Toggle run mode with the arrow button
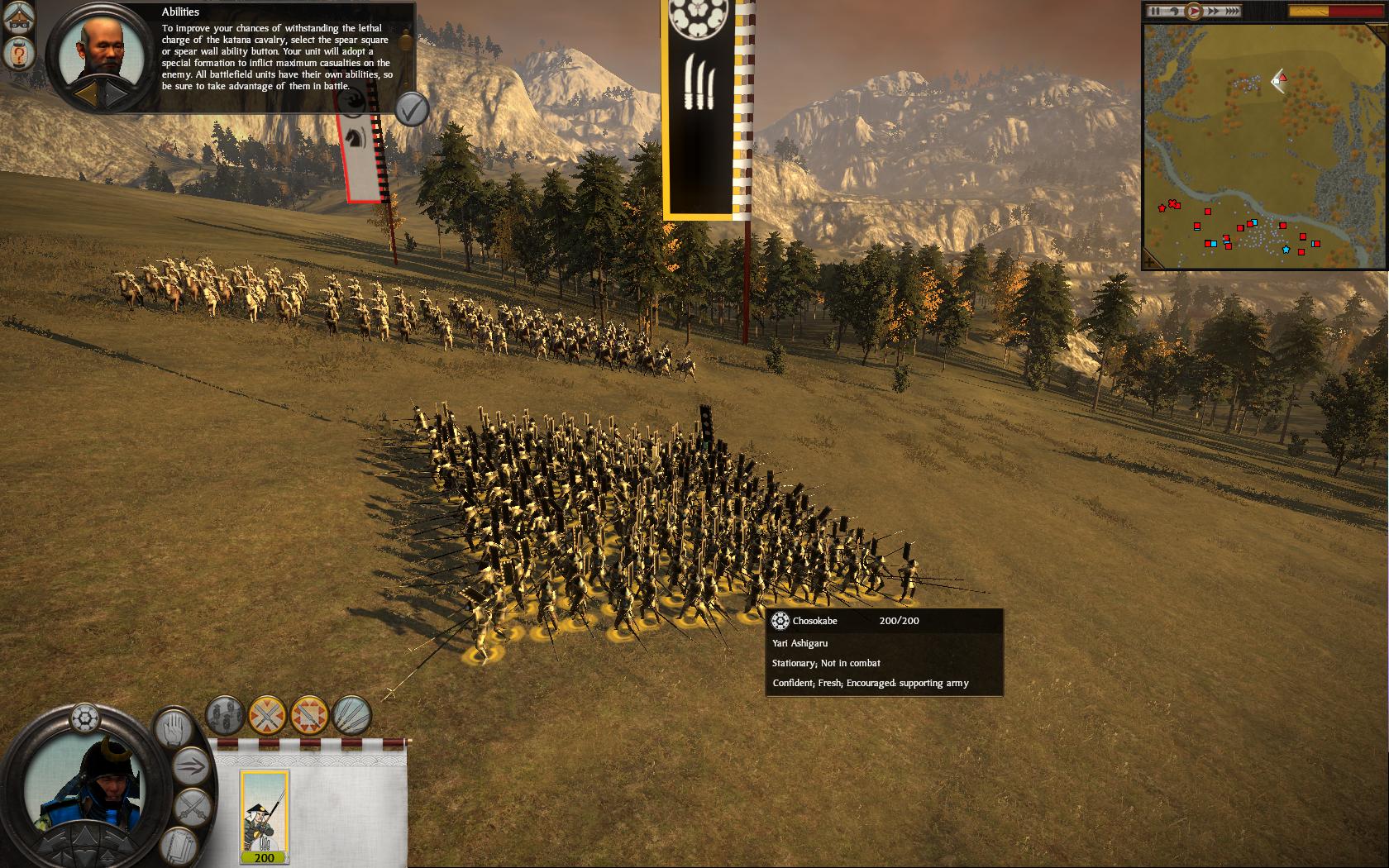This screenshot has width=1389, height=868. [x=190, y=765]
